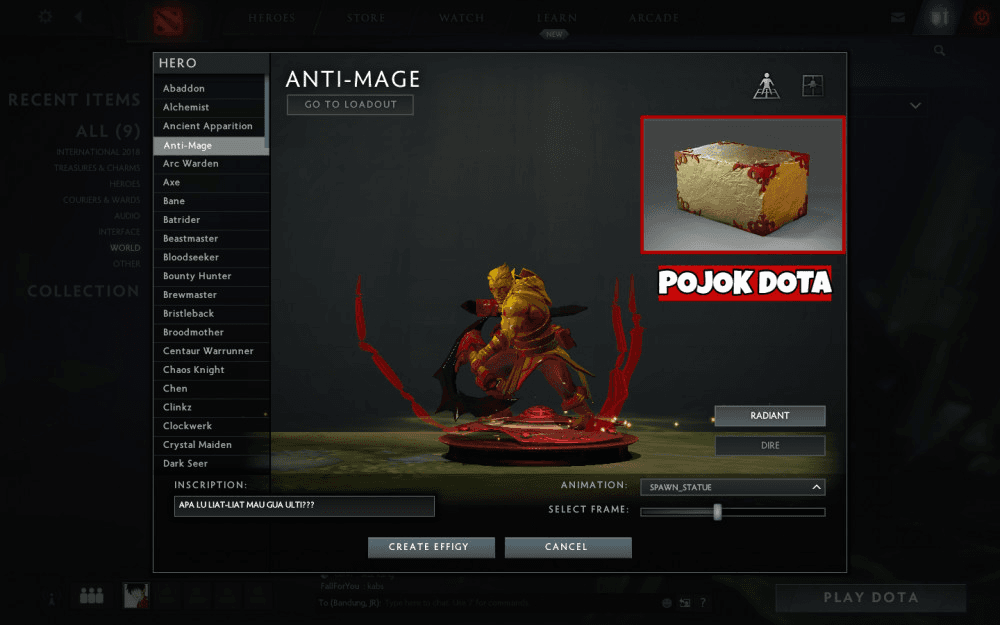Click the golden effigy block thumbnail
The height and width of the screenshot is (625, 1000).
pos(743,184)
